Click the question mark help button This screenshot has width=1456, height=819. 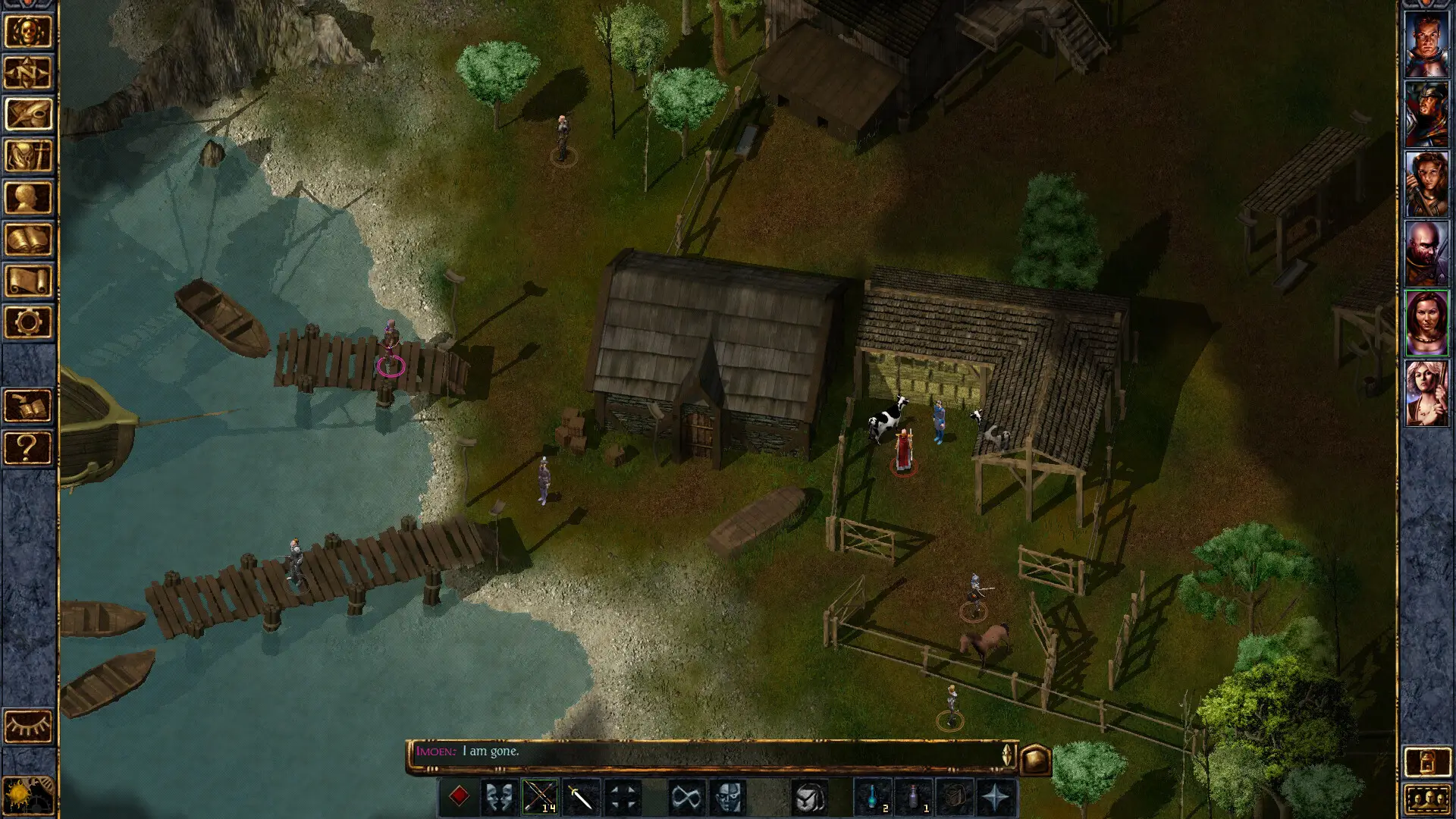tap(28, 447)
